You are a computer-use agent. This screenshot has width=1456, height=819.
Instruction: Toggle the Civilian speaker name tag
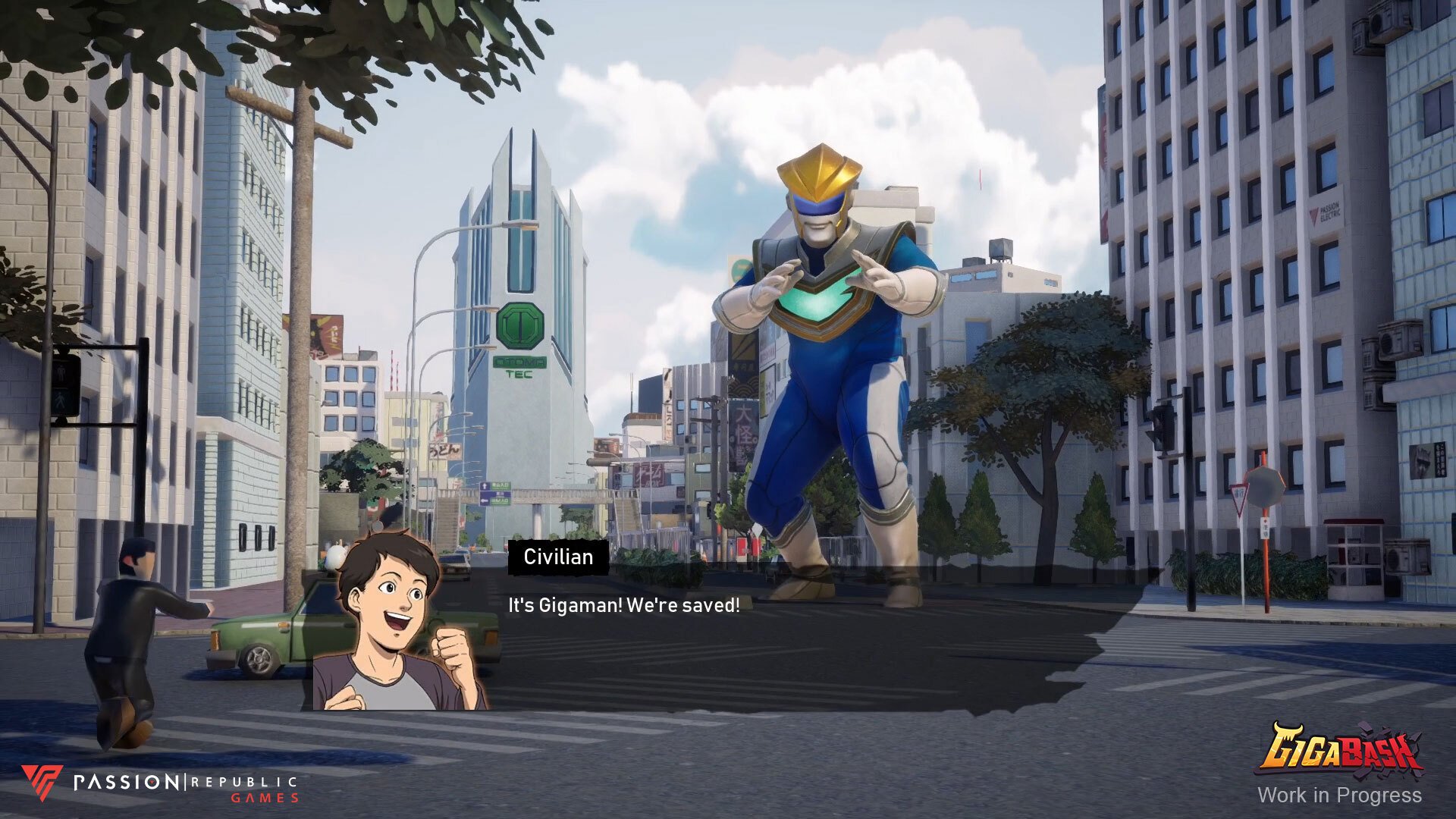coord(559,557)
